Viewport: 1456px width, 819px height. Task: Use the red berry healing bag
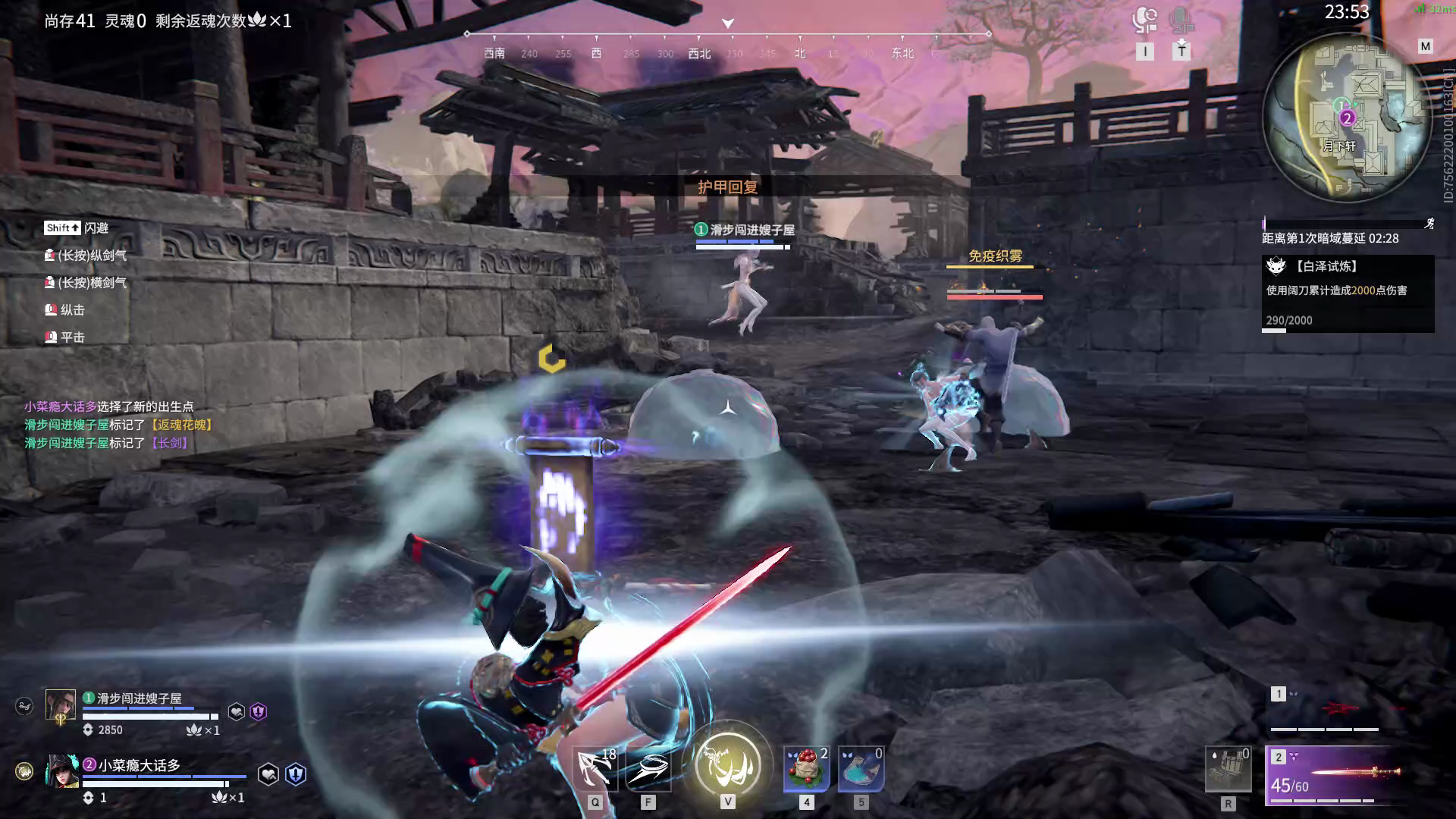pyautogui.click(x=806, y=770)
